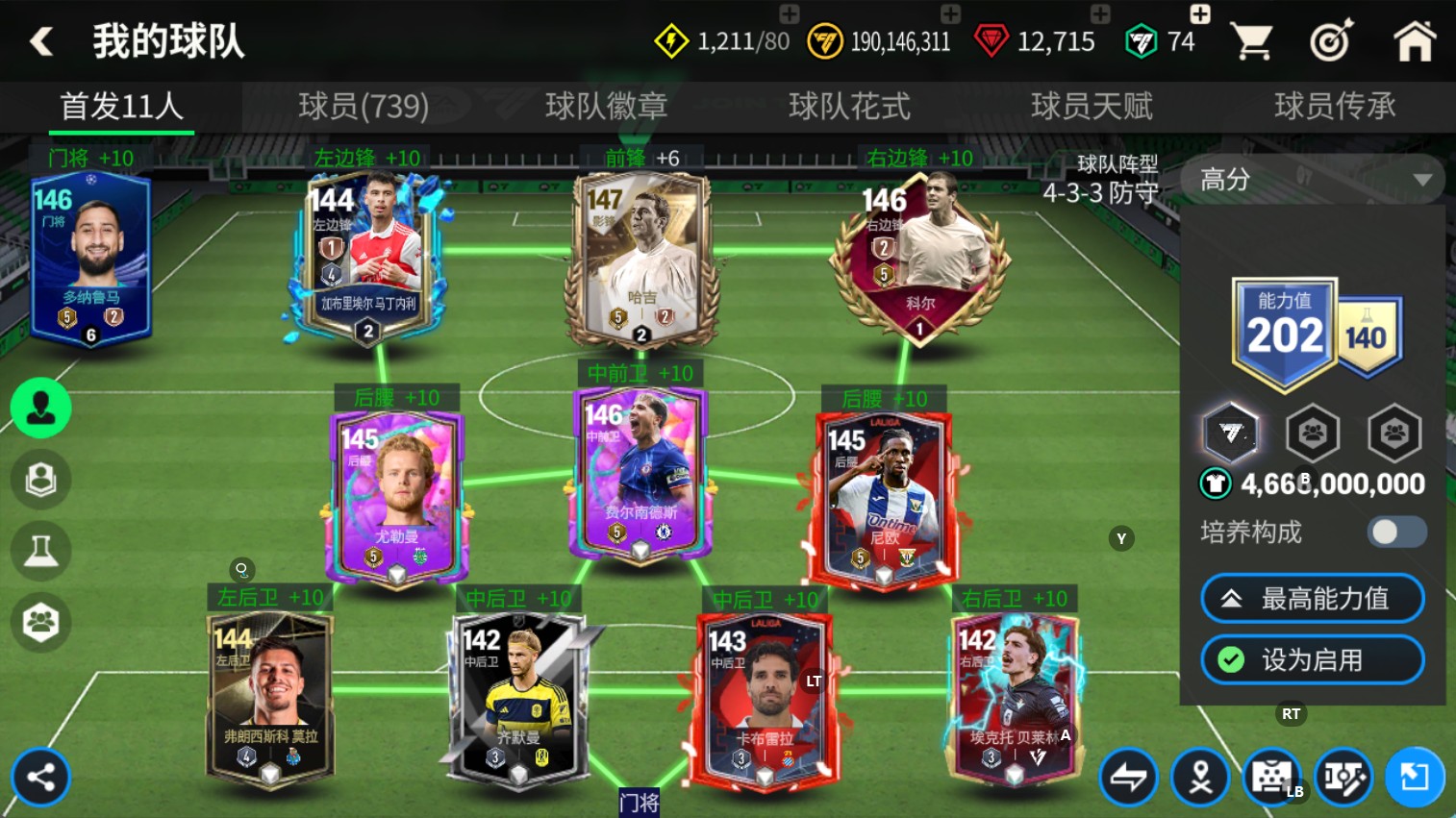Return to home via the house icon
Viewport: 1456px width, 818px height.
[1414, 41]
